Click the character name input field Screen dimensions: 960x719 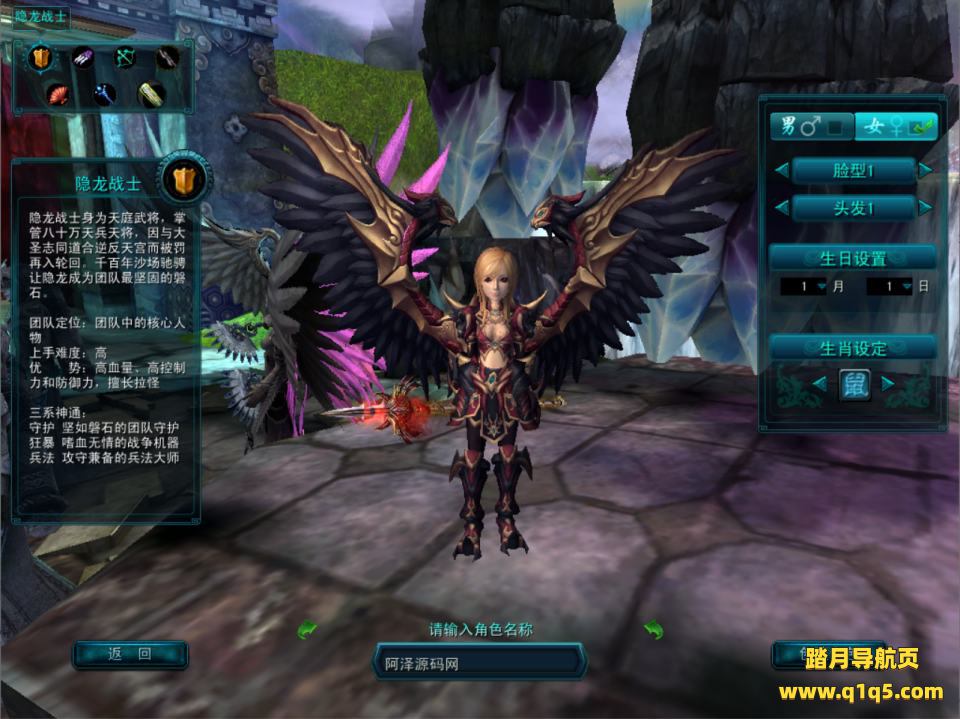(479, 662)
